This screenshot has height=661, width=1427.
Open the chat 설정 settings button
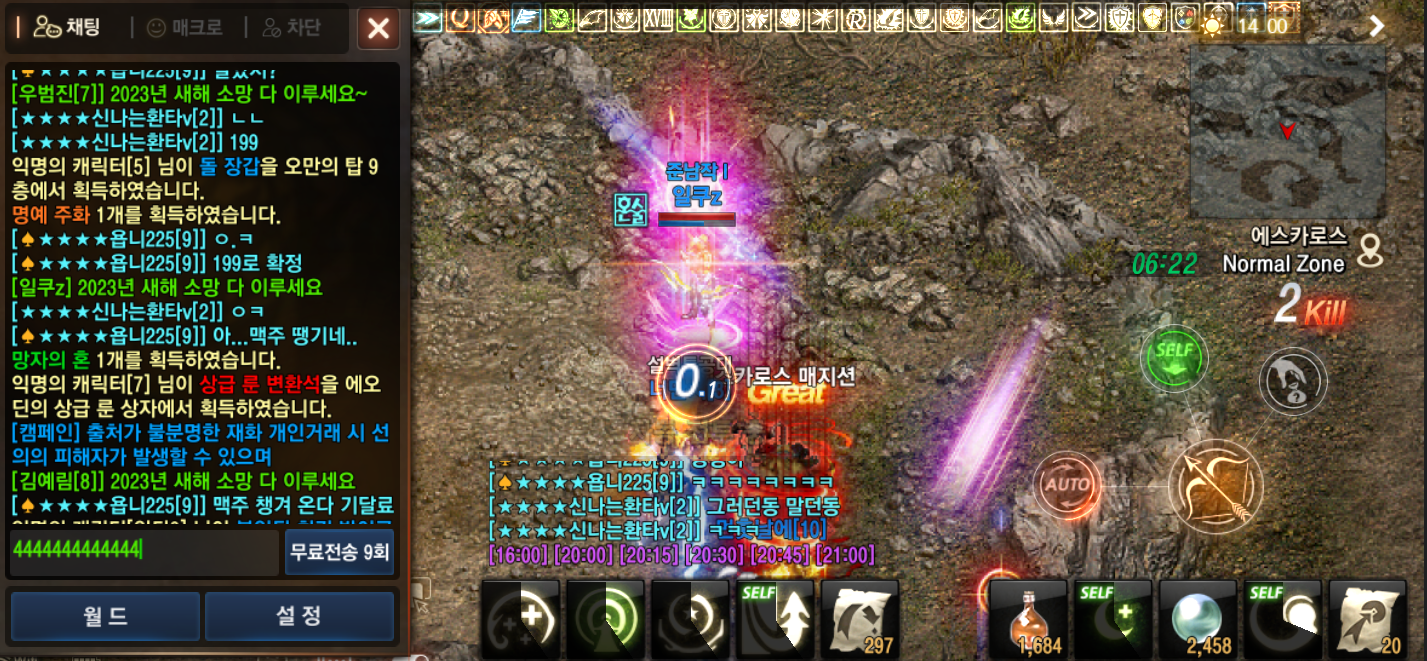299,616
